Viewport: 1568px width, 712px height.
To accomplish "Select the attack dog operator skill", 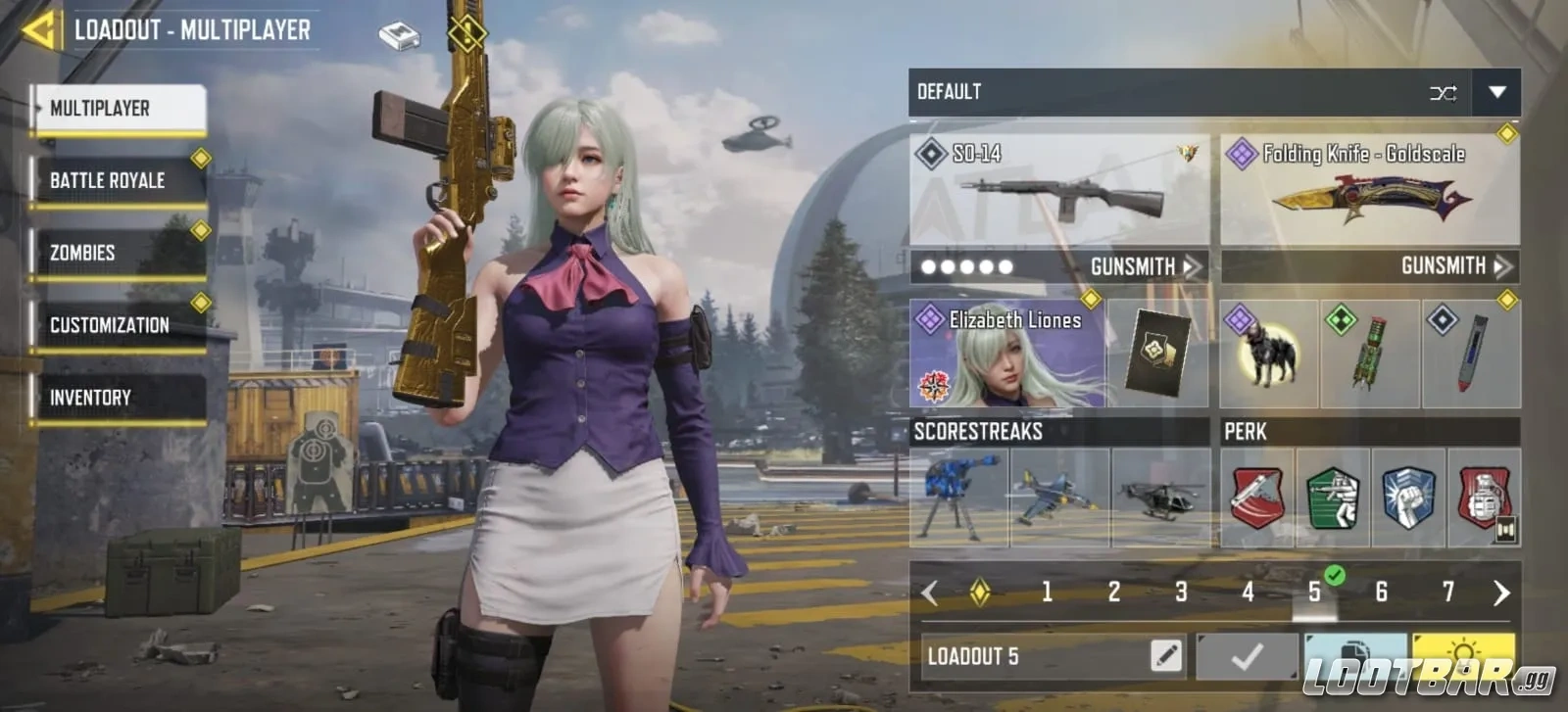I will pos(1267,354).
